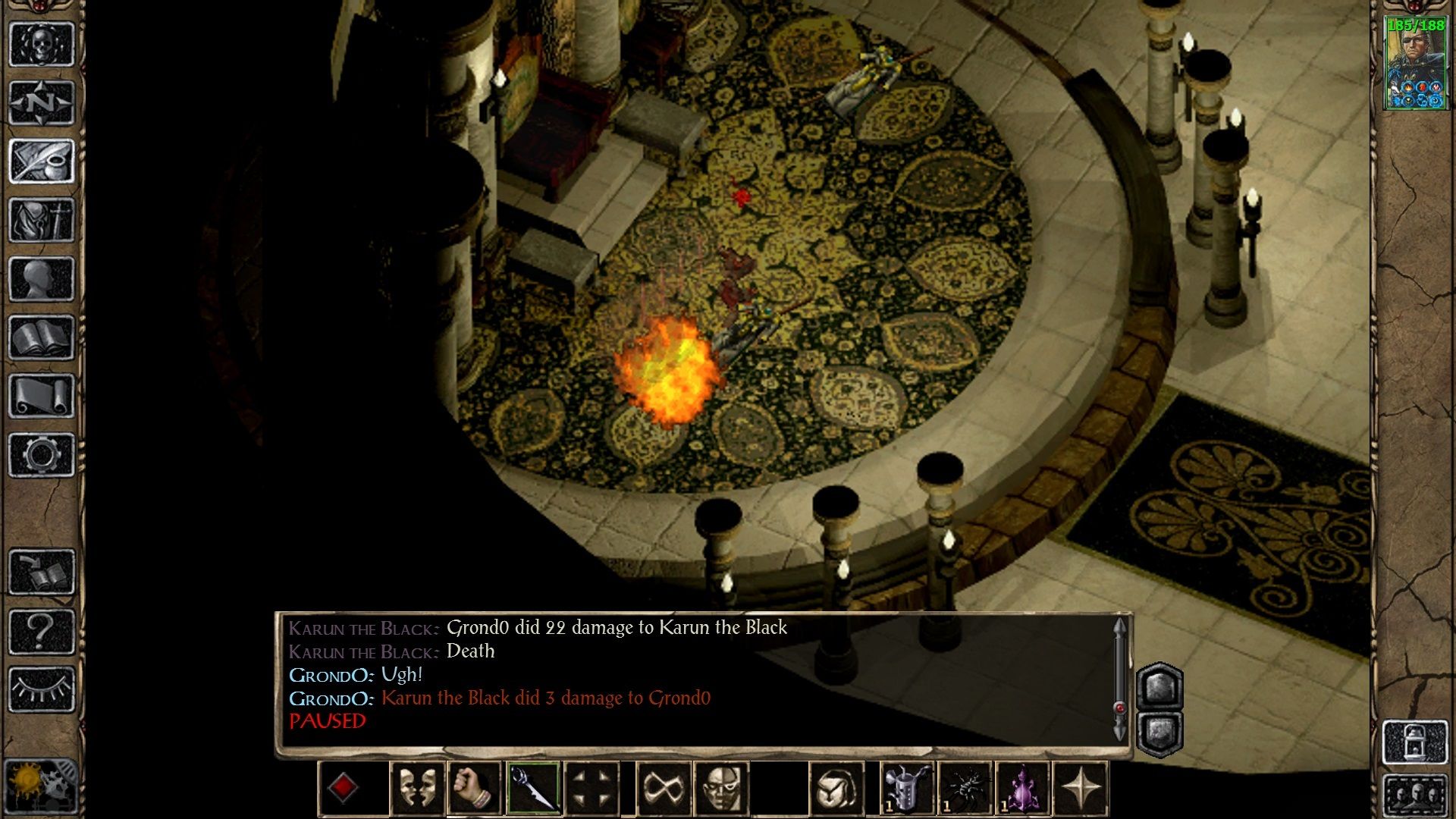Activate the twin masks ability

417,788
